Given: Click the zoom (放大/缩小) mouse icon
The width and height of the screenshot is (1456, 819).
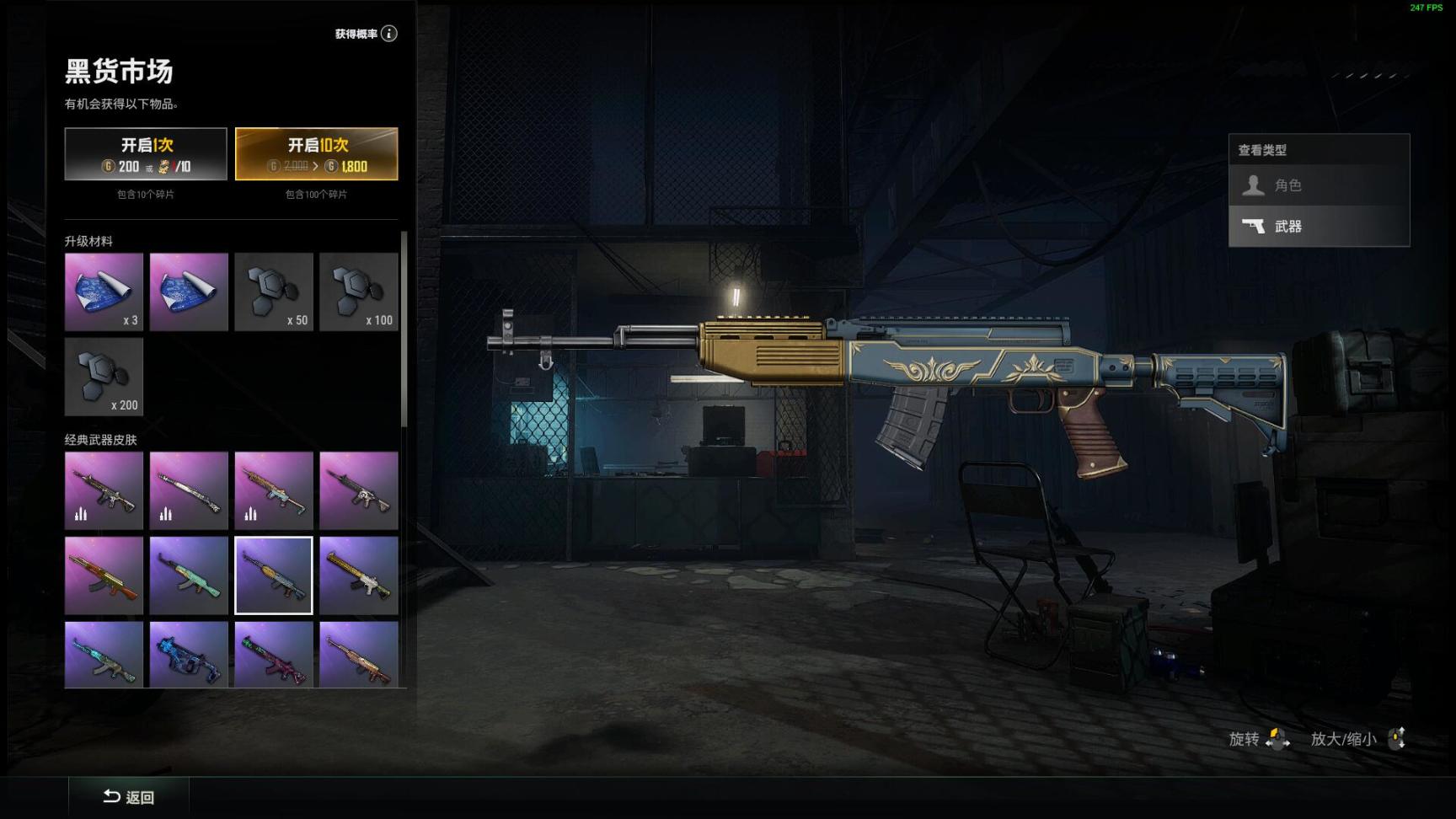Looking at the screenshot, I should (1398, 739).
